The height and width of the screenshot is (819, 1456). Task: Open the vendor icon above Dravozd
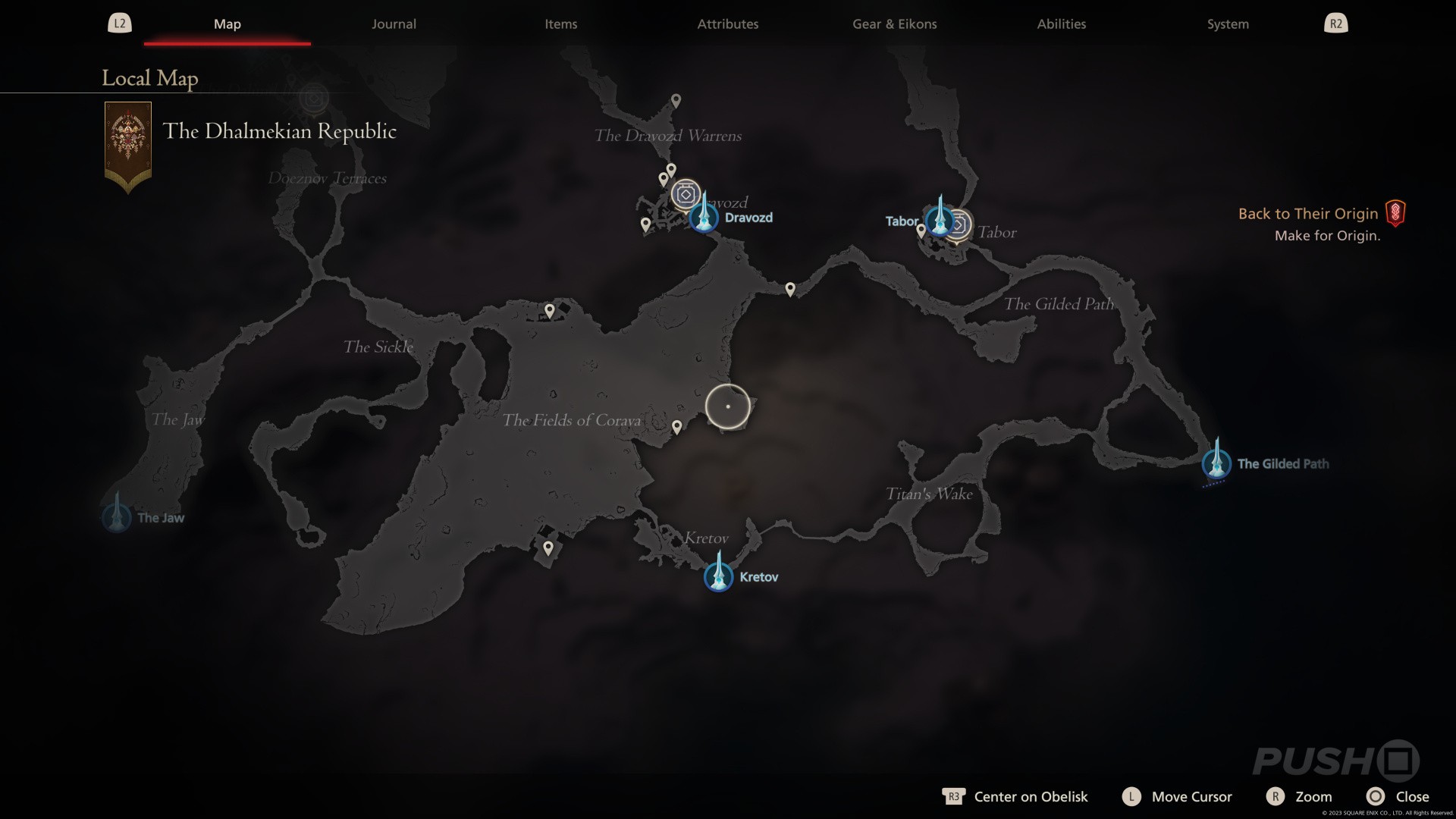[x=686, y=194]
